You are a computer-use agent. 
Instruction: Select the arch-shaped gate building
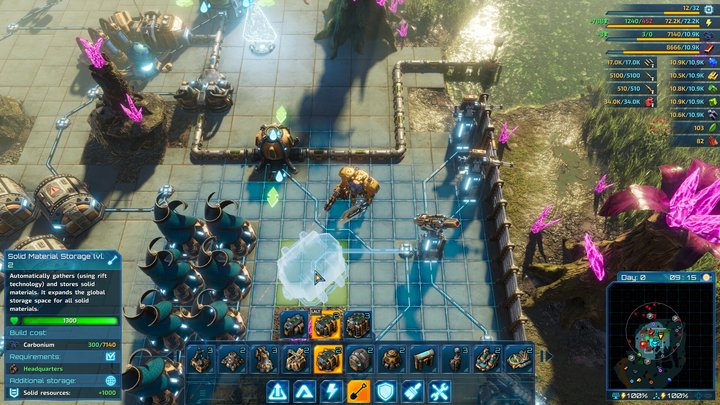point(423,358)
